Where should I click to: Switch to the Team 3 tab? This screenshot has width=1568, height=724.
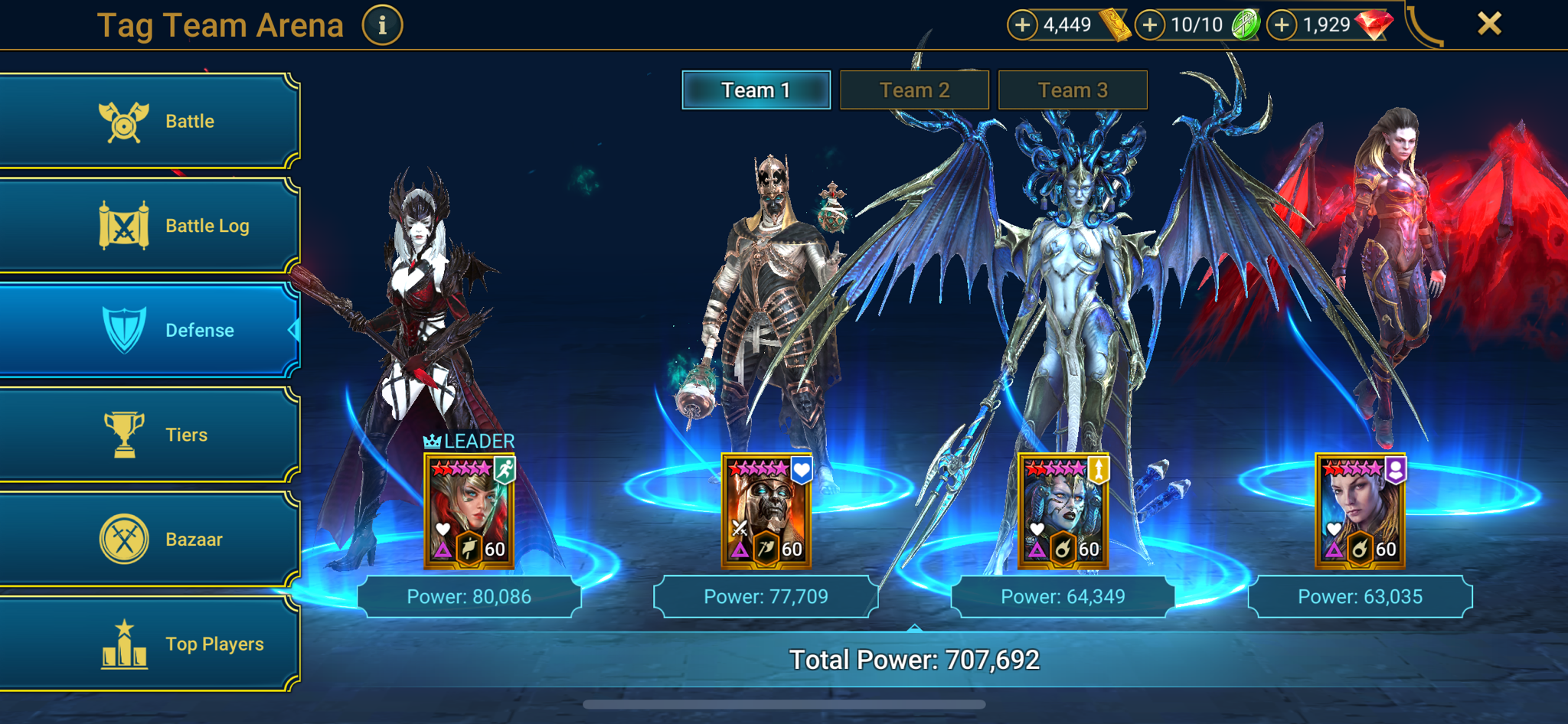pyautogui.click(x=1071, y=90)
